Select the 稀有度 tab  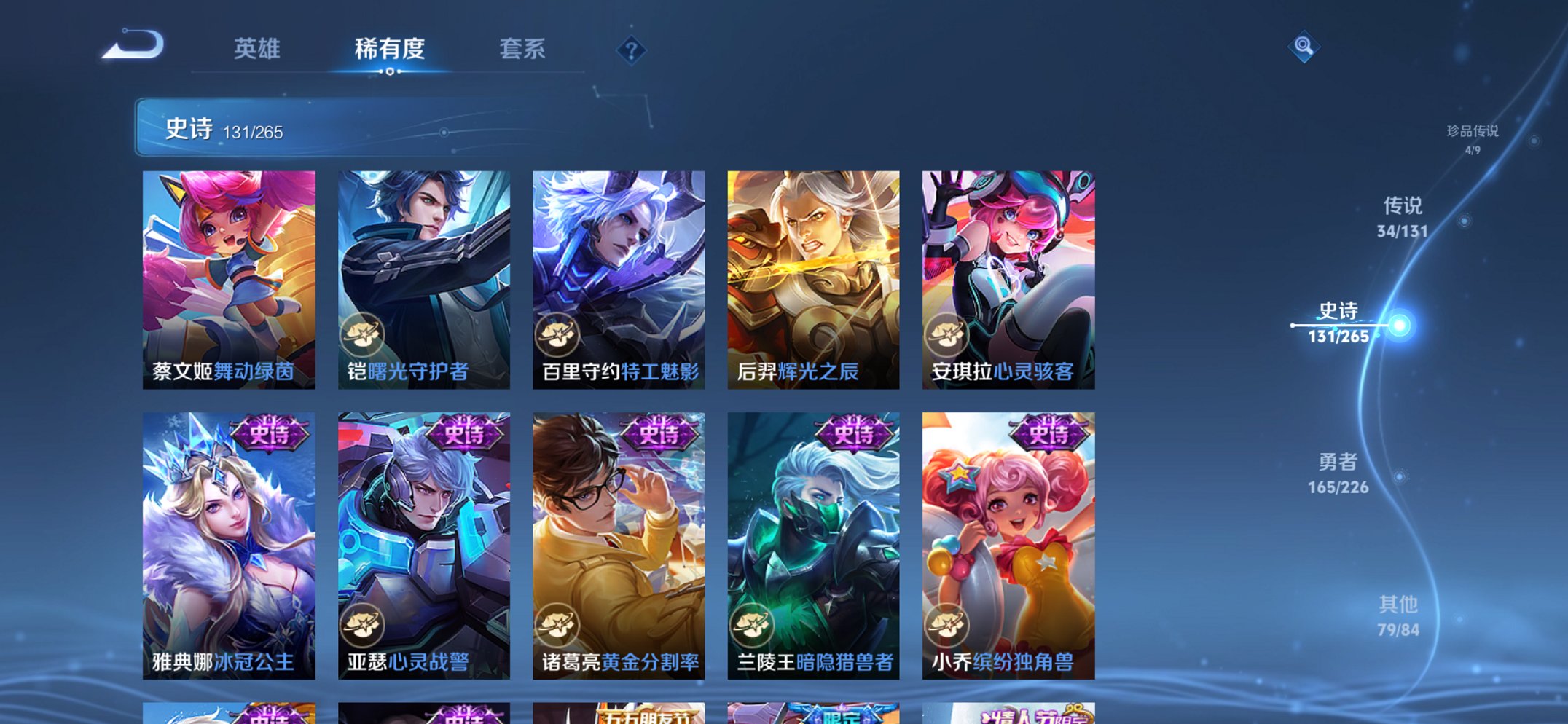coord(391,48)
